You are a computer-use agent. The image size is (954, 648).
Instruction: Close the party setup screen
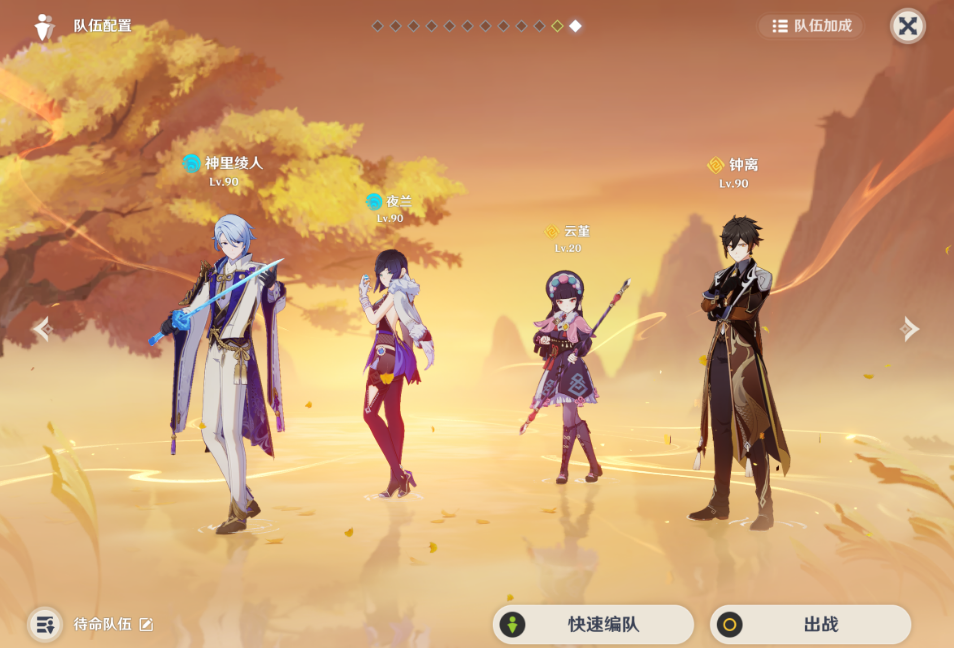tap(907, 26)
